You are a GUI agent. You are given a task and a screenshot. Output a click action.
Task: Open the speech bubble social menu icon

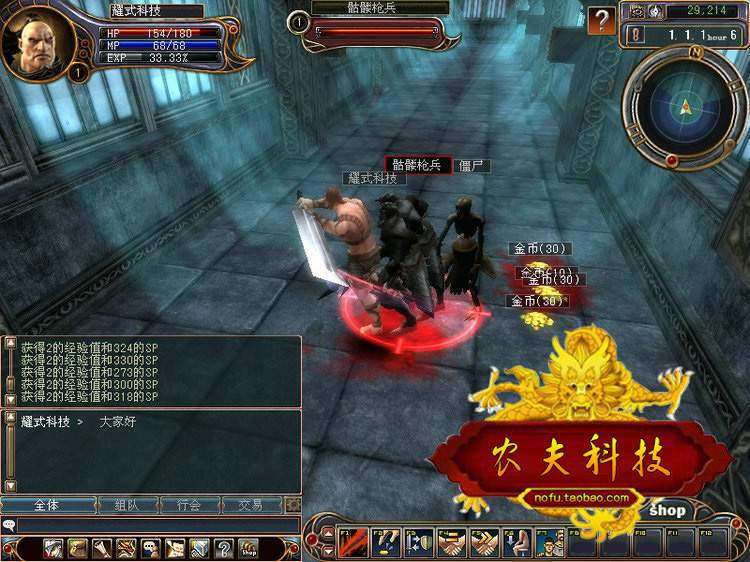point(150,548)
